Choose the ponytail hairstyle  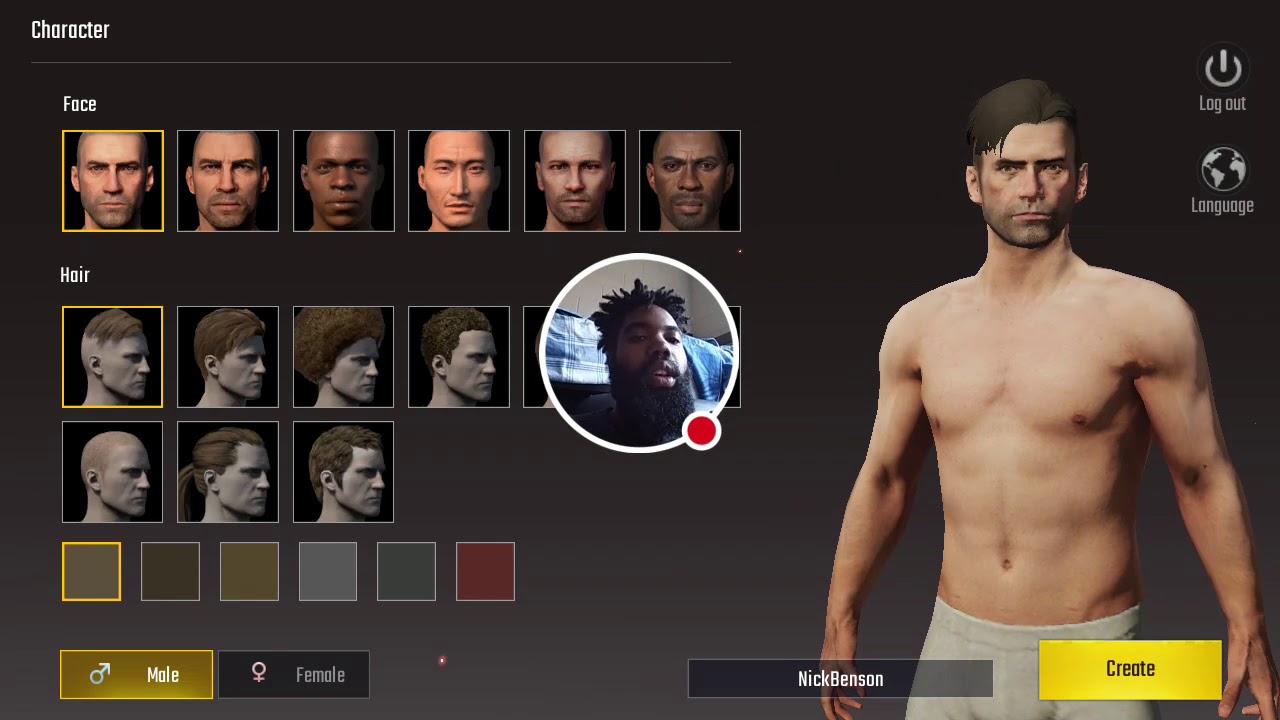tap(228, 472)
